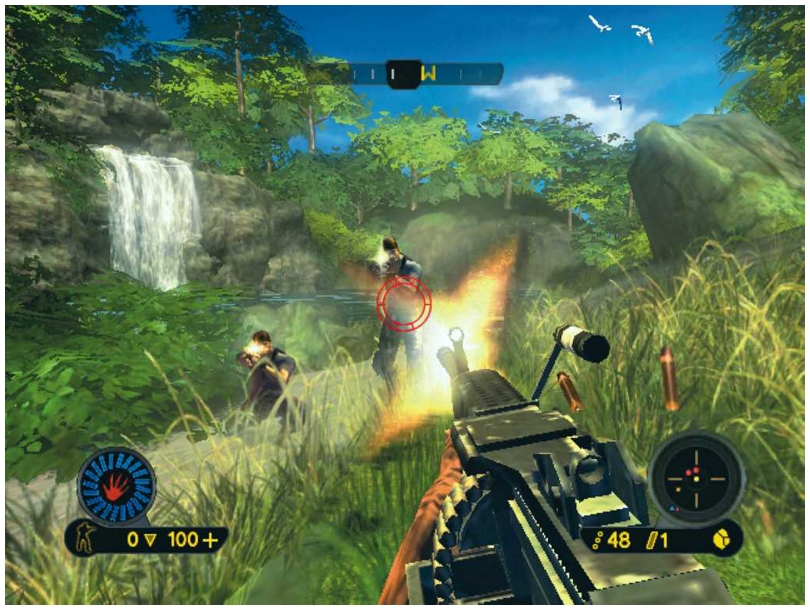Click the player stance silhouette icon

click(x=87, y=540)
